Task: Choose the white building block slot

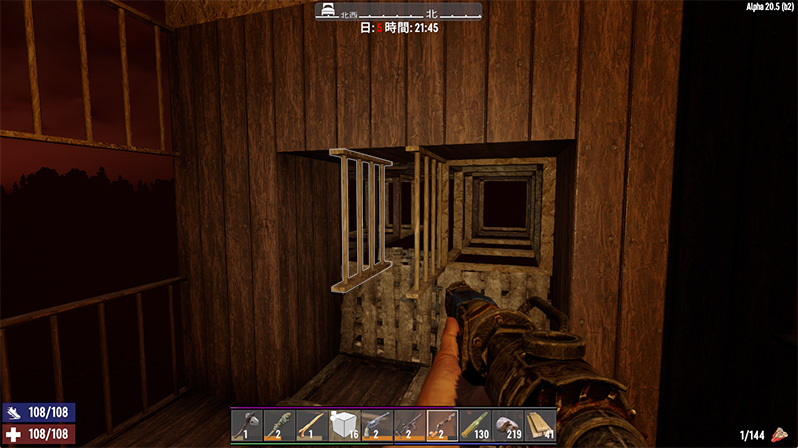Action: pos(344,425)
